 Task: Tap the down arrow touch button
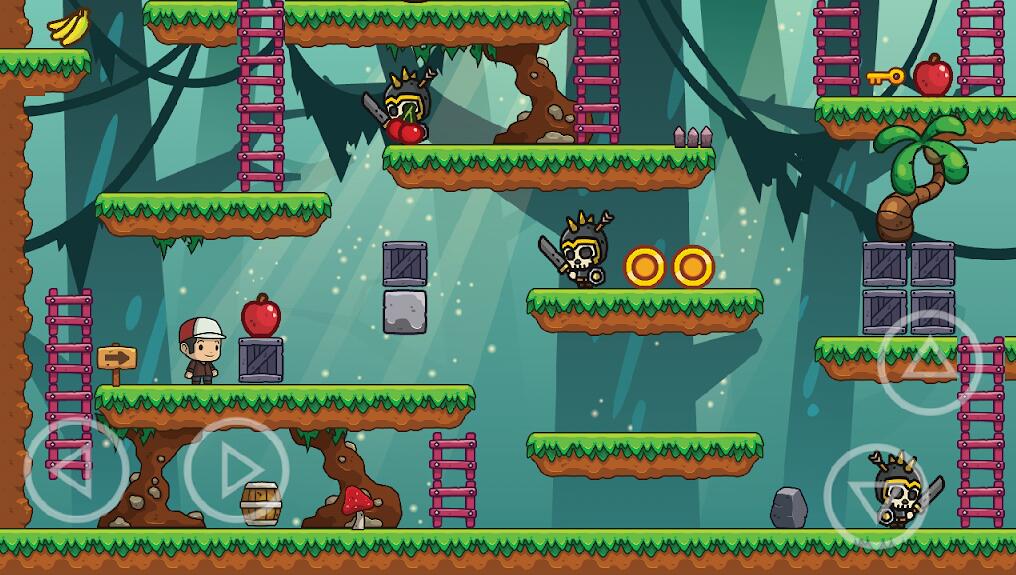click(x=874, y=496)
